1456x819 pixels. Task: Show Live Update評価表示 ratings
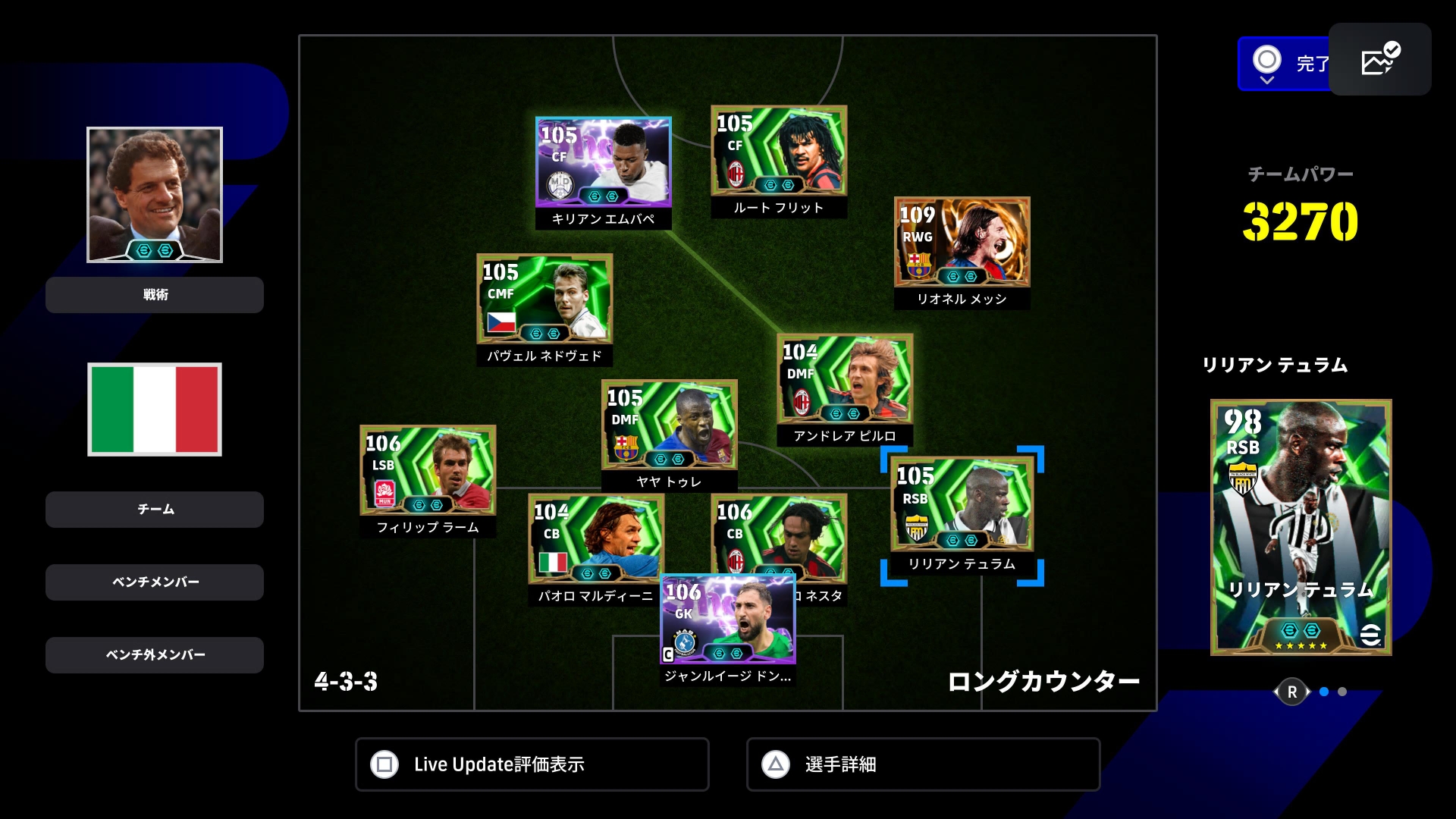[x=532, y=764]
